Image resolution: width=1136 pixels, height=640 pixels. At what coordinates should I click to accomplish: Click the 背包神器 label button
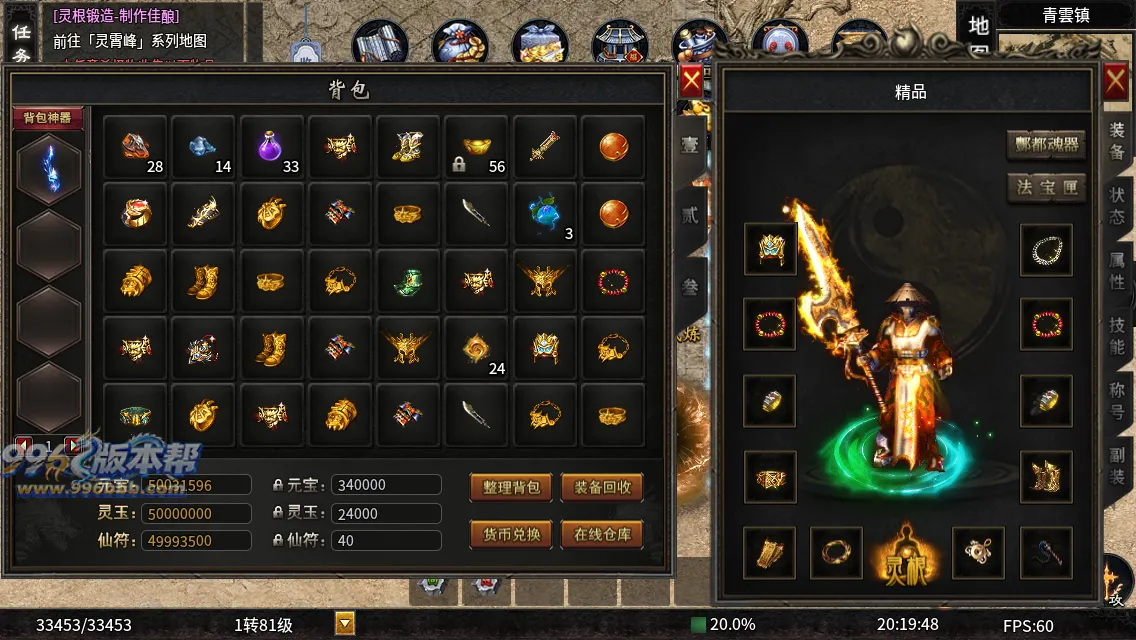click(x=47, y=118)
